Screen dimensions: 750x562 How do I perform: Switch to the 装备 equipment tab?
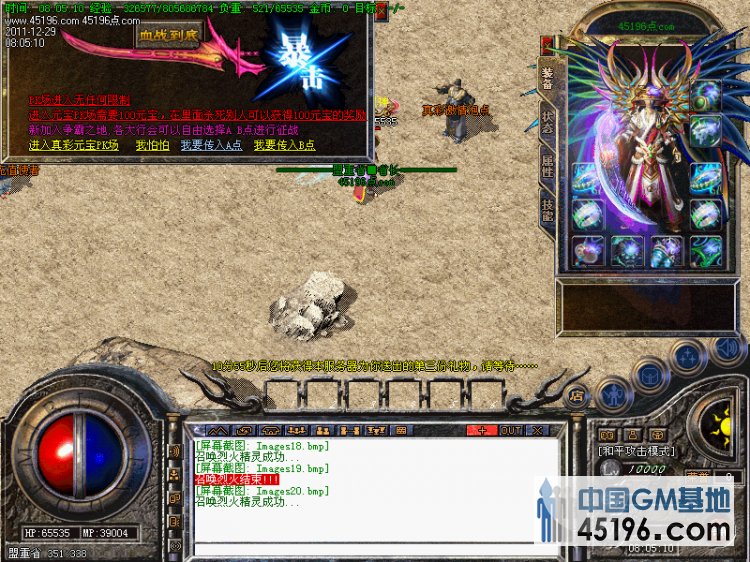point(547,78)
